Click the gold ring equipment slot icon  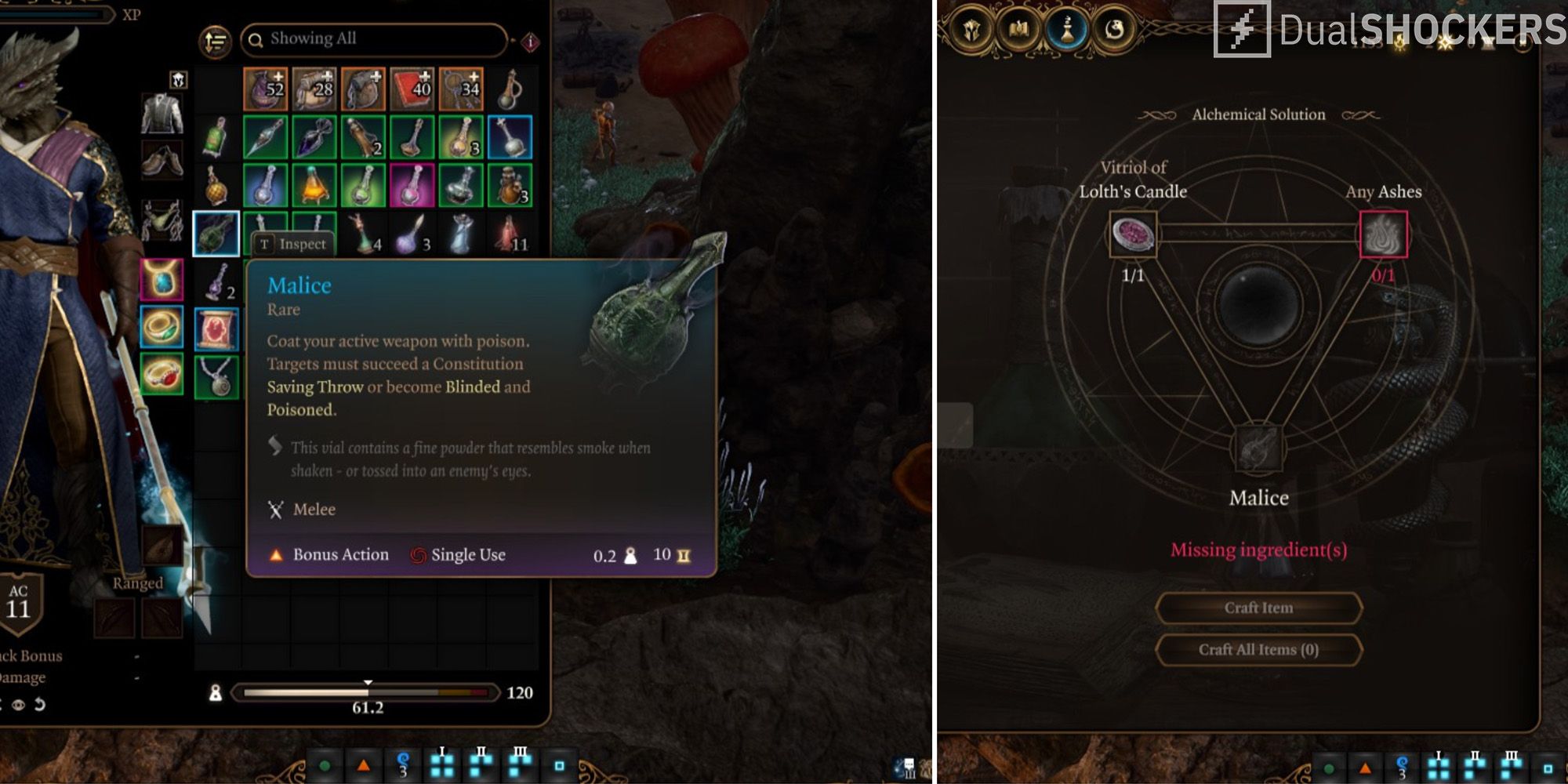(162, 326)
